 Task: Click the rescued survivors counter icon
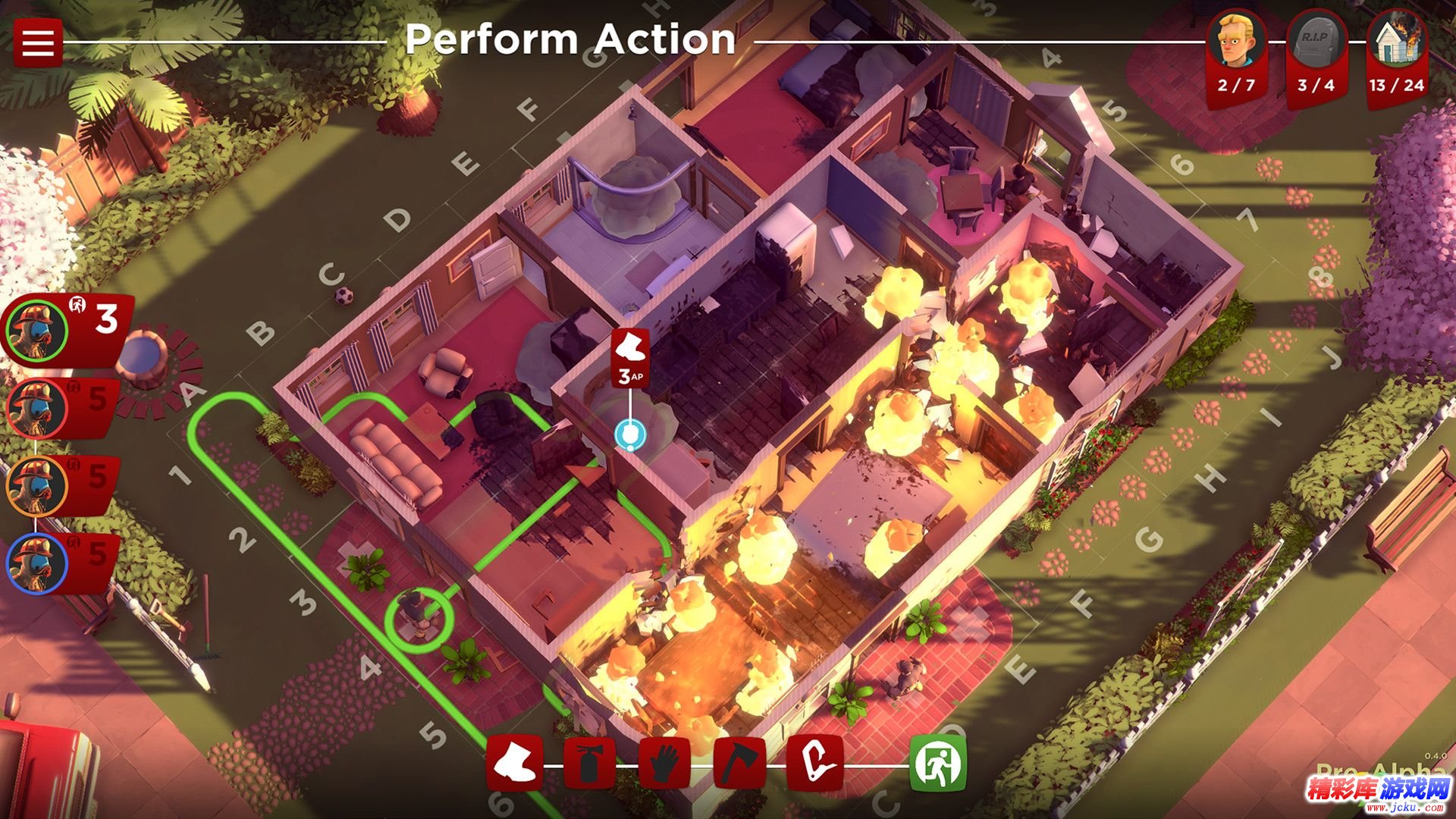pyautogui.click(x=1237, y=39)
